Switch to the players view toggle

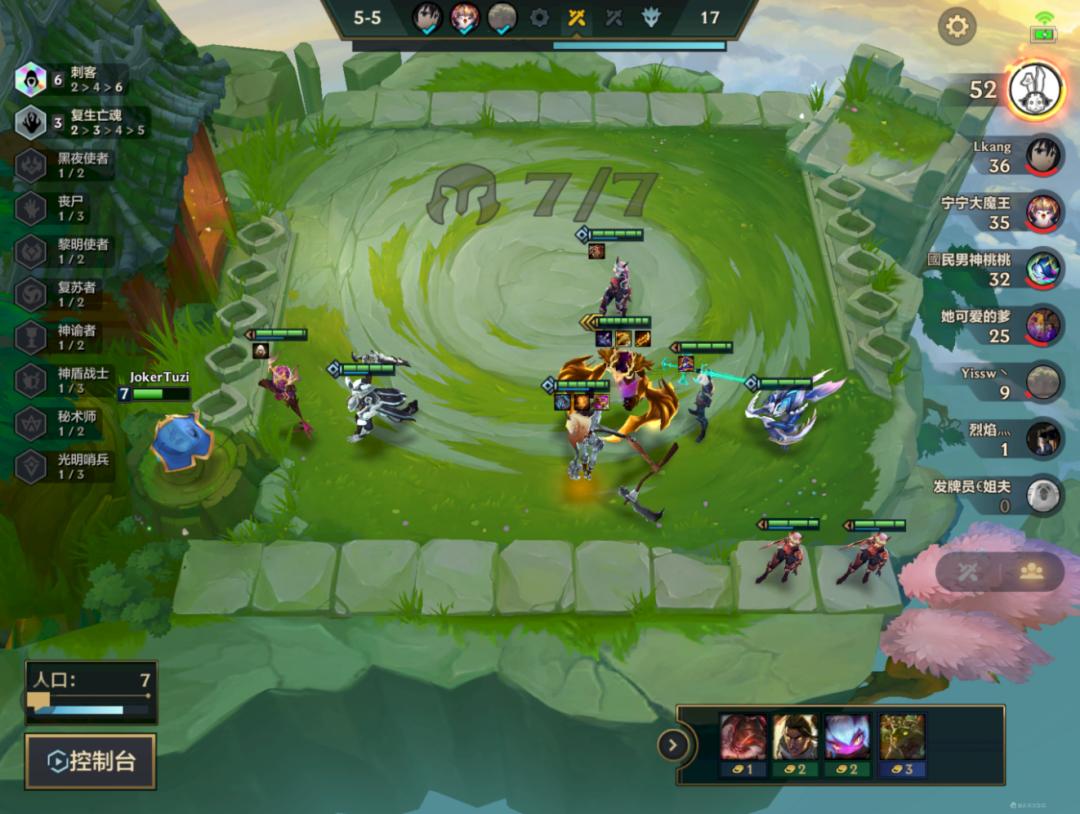coord(1032,571)
